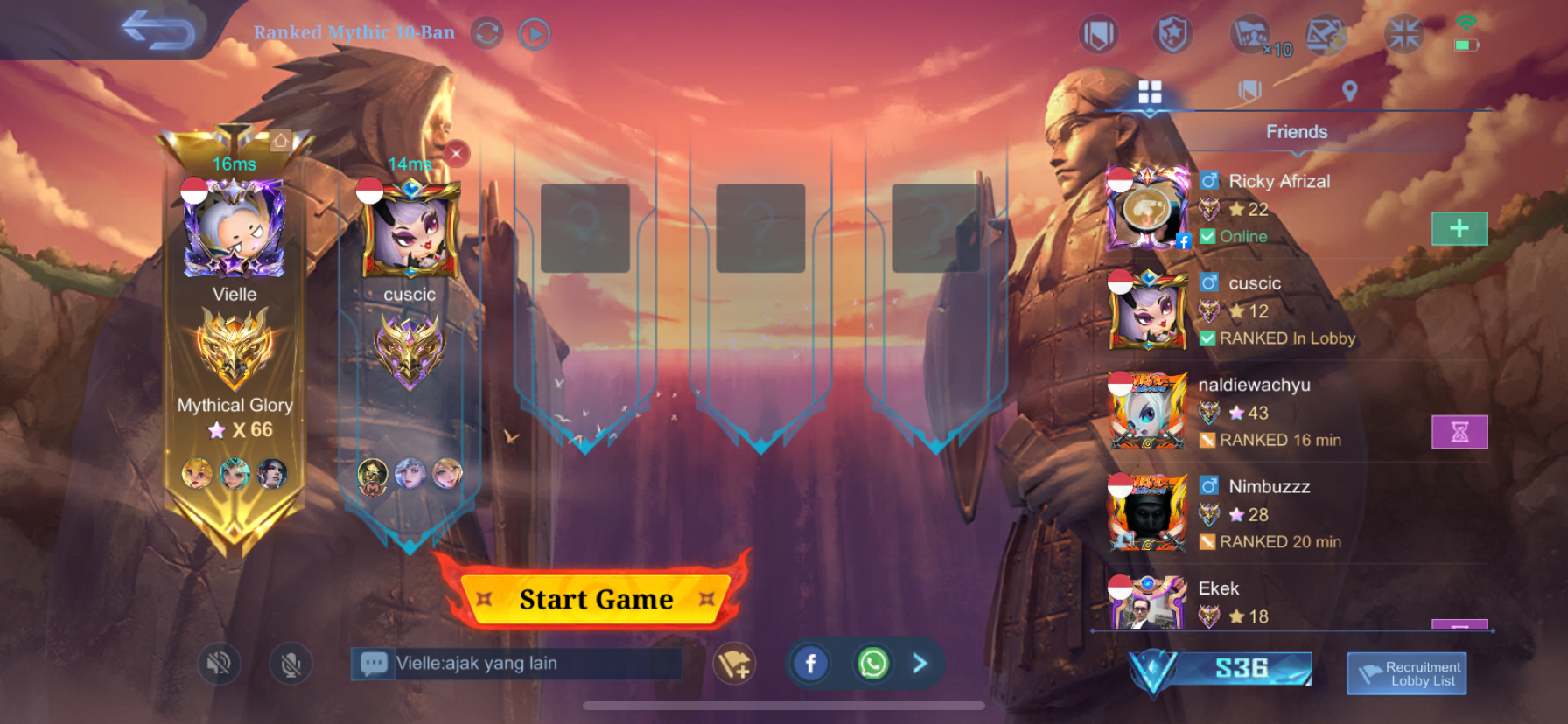The image size is (1568, 724).
Task: Switch to the location pin tab
Action: 1349,91
